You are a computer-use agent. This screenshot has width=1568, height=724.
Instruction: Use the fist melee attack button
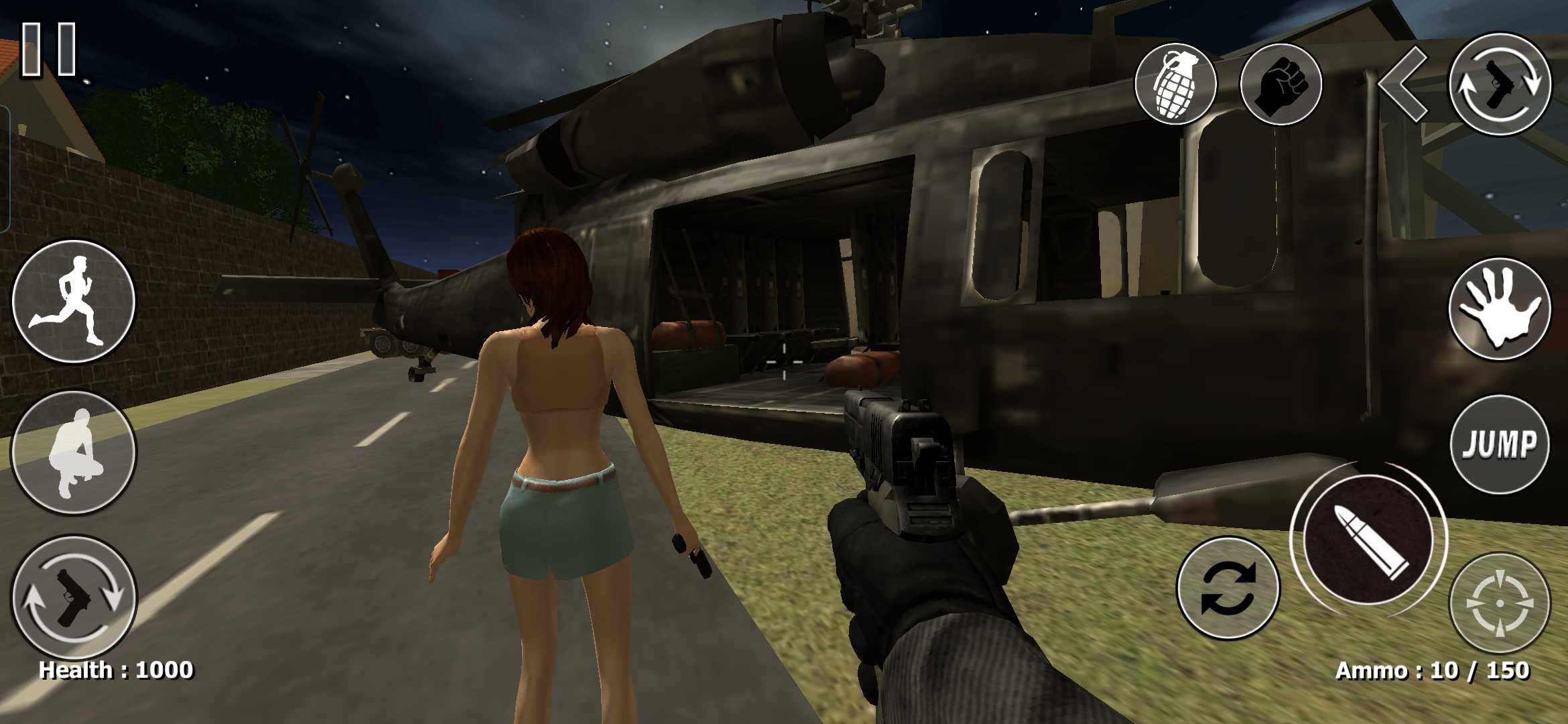tap(1281, 84)
